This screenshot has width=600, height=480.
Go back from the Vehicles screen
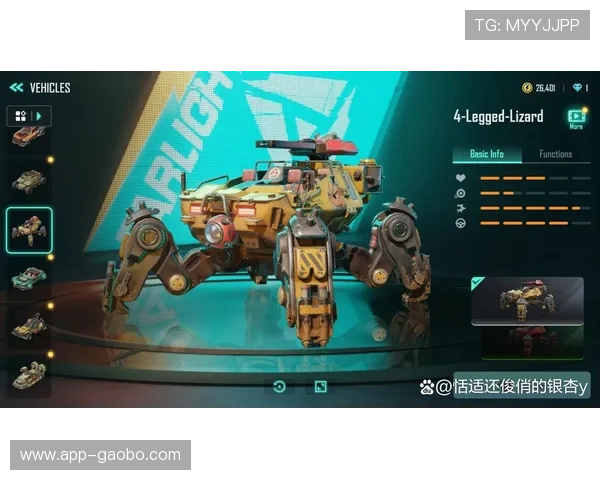[16, 88]
